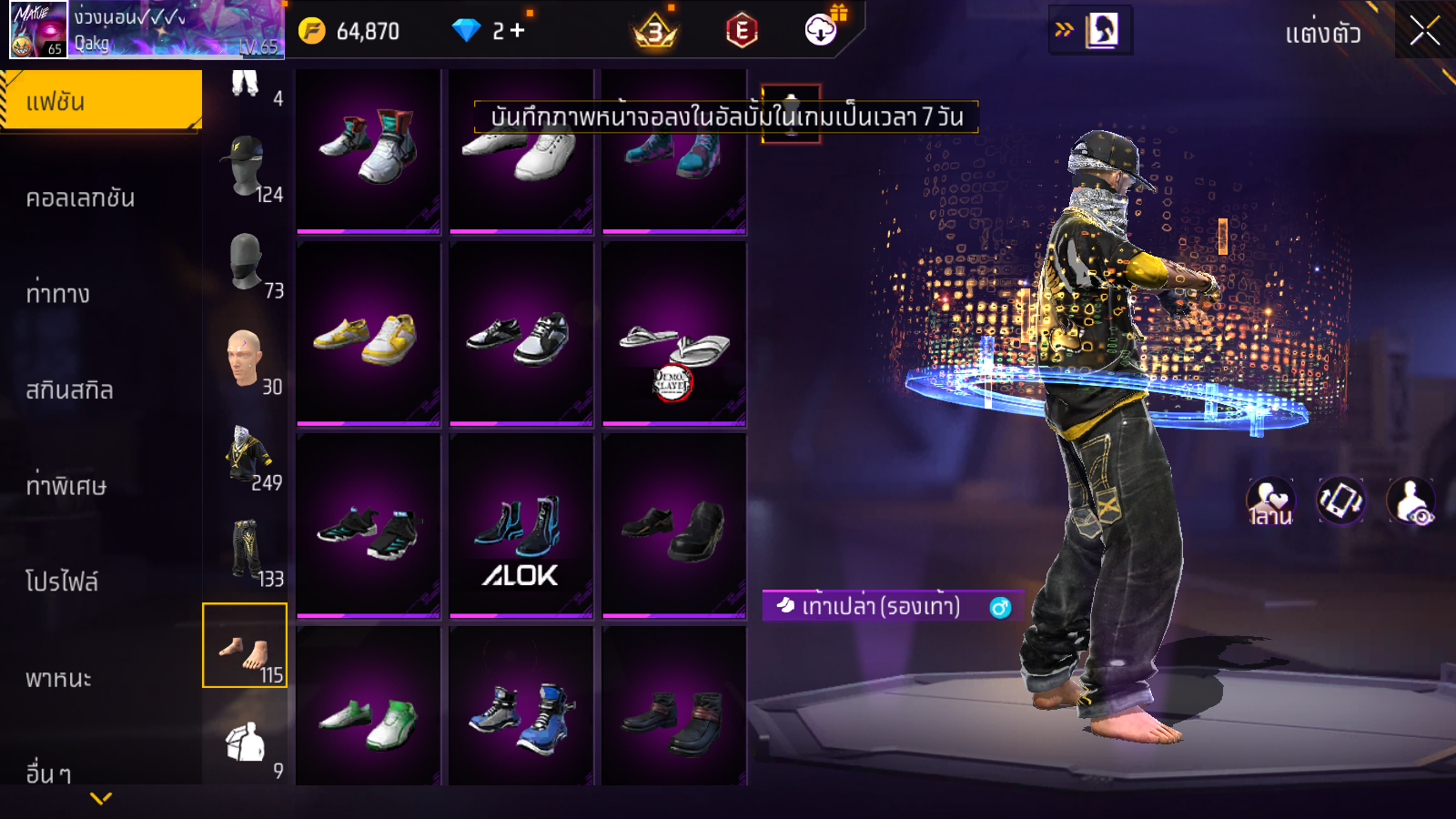Open the cloud download icon with gift
The height and width of the screenshot is (819, 1456).
click(822, 30)
